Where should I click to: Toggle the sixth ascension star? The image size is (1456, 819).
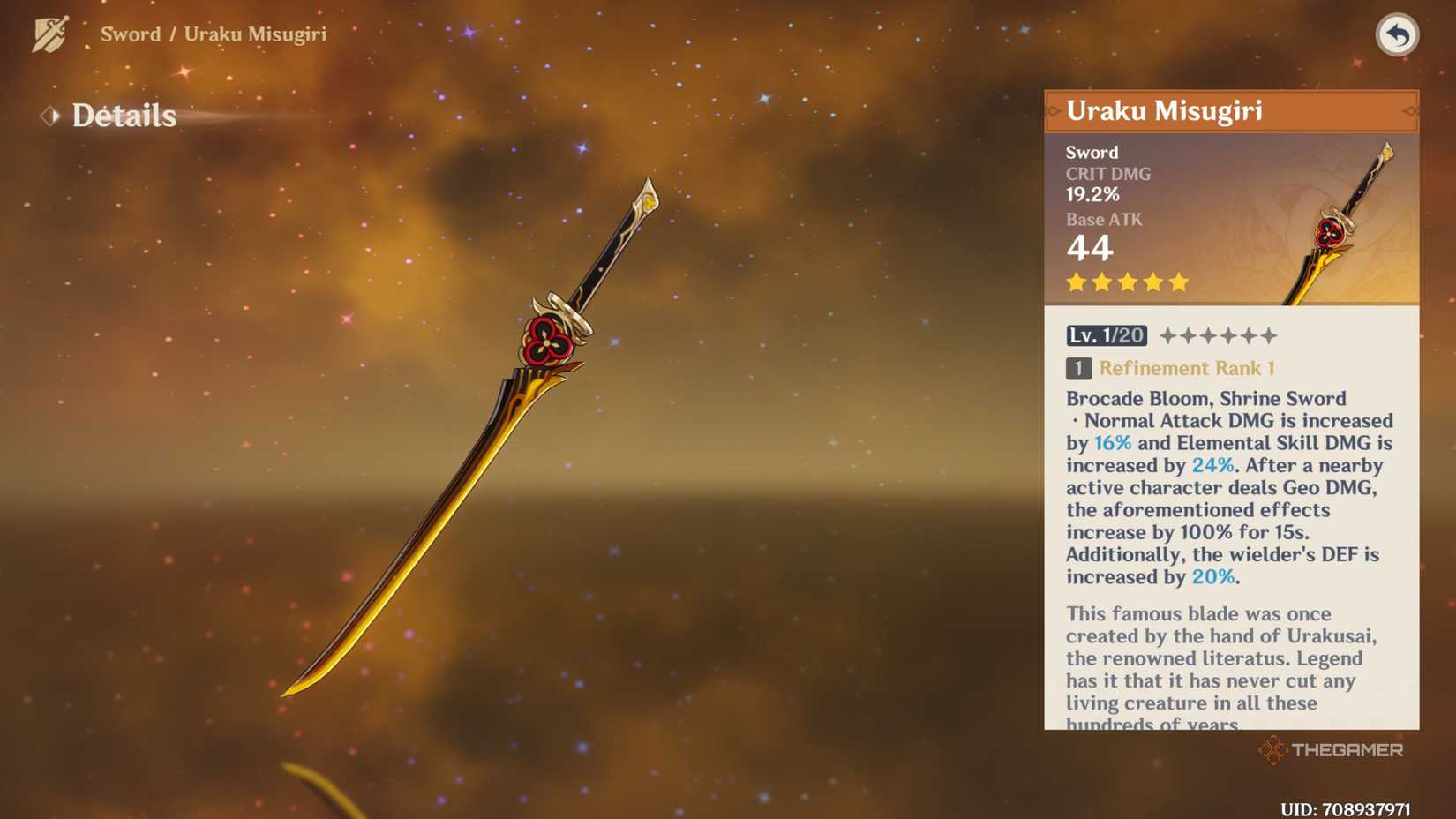(1269, 334)
